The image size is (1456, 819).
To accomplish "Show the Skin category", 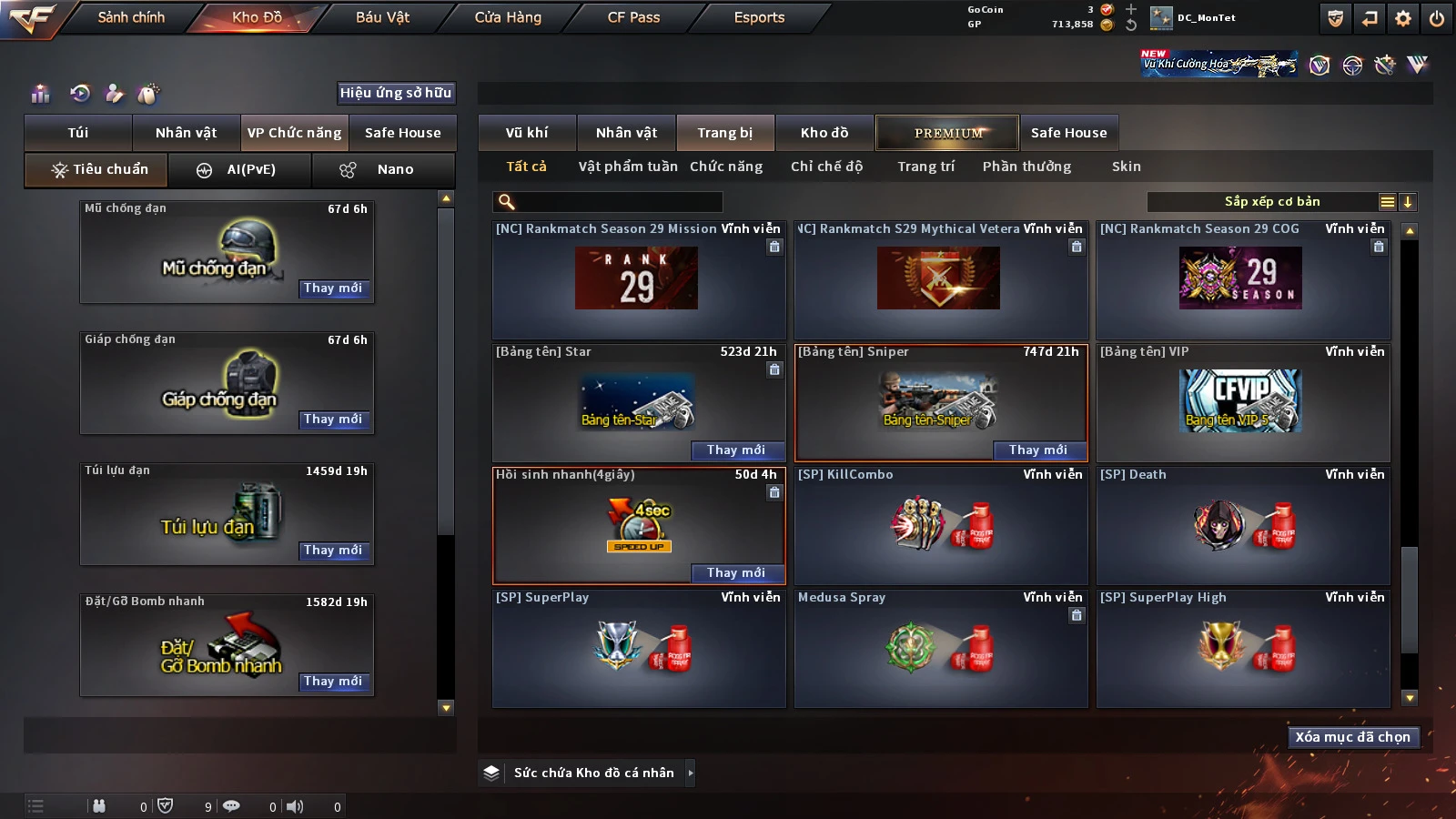I will tap(1126, 167).
